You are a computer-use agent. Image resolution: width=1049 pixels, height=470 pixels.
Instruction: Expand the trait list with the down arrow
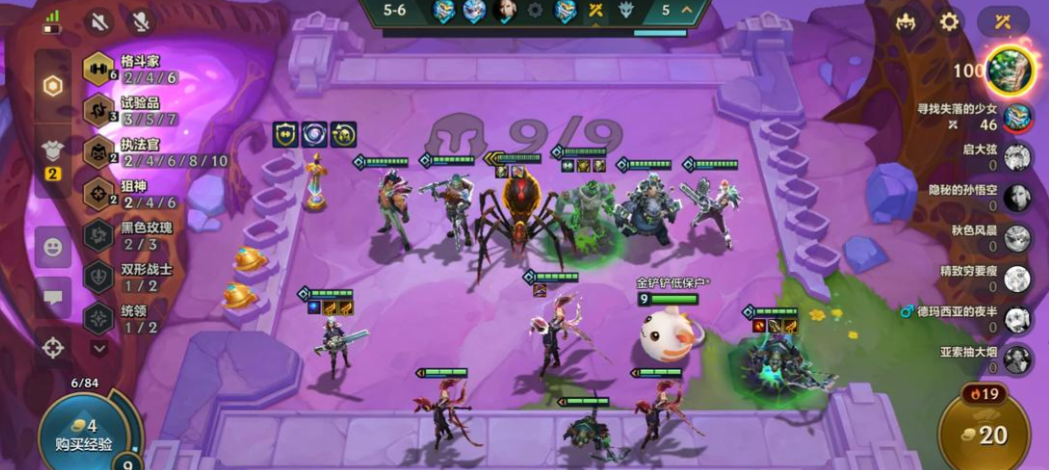(99, 348)
